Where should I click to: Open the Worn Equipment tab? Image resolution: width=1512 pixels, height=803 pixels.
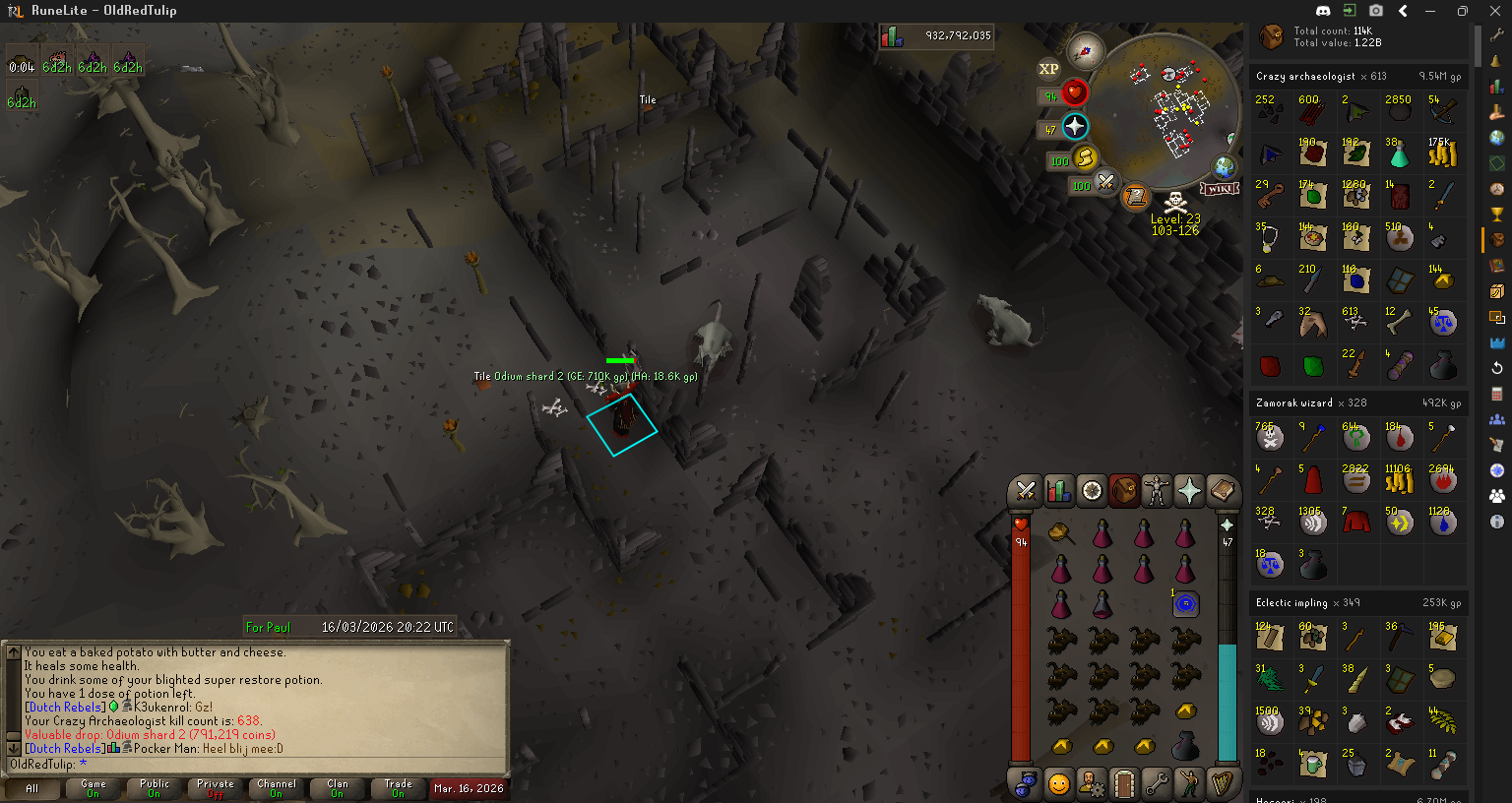1157,490
